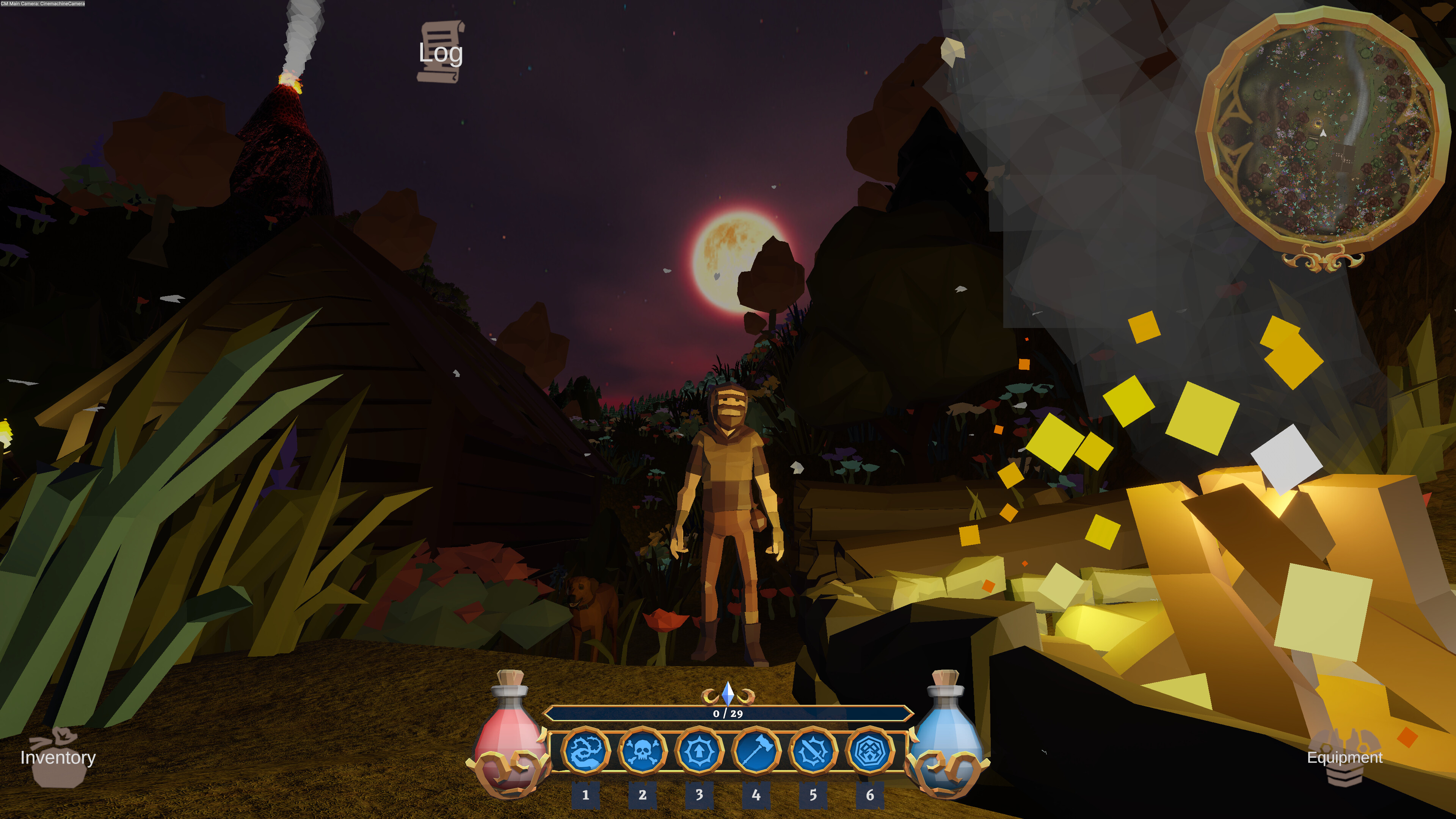The height and width of the screenshot is (819, 1456).
Task: Select the hammer ability
Action: point(756,751)
